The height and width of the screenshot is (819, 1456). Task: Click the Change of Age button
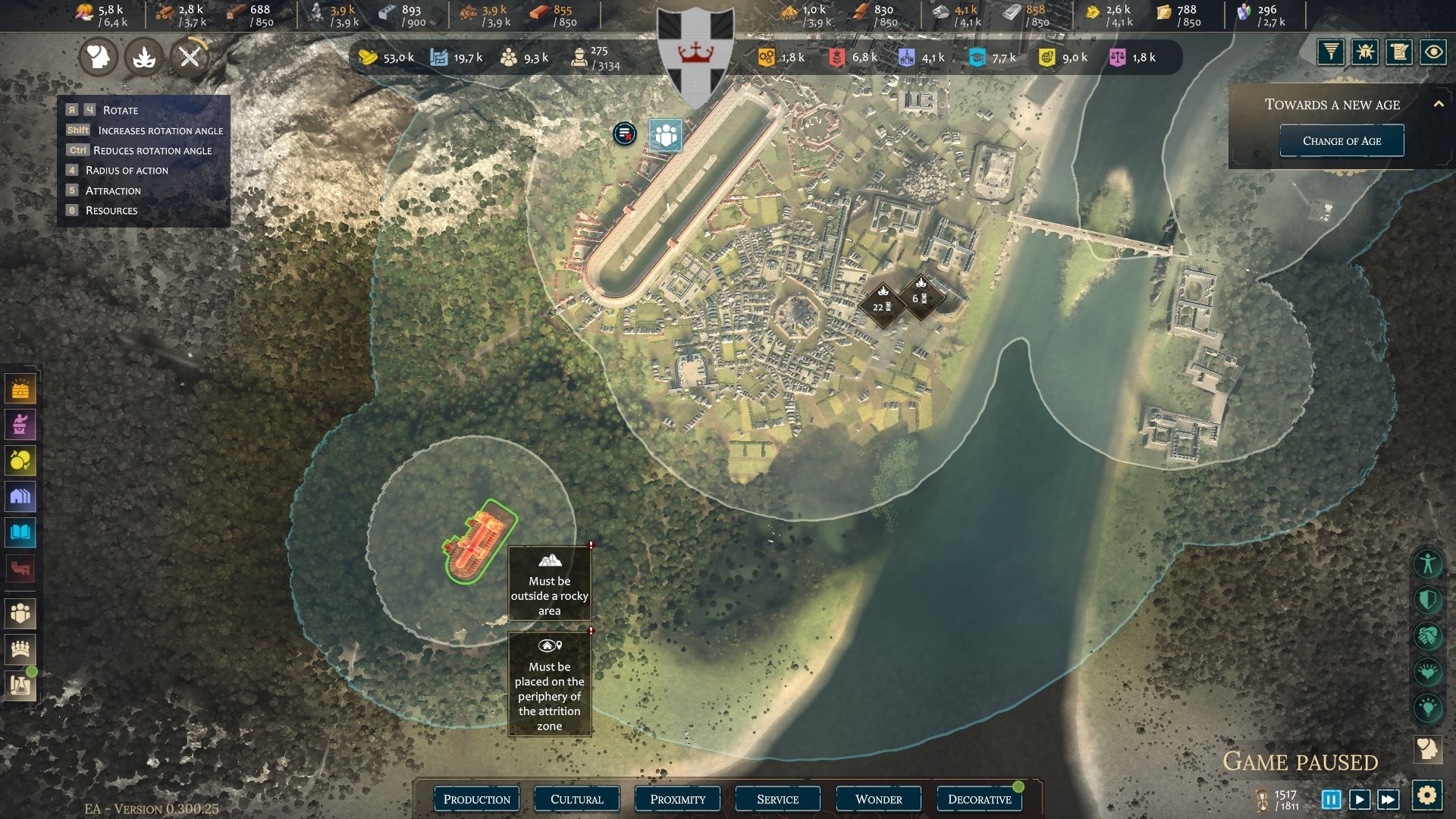click(1341, 141)
